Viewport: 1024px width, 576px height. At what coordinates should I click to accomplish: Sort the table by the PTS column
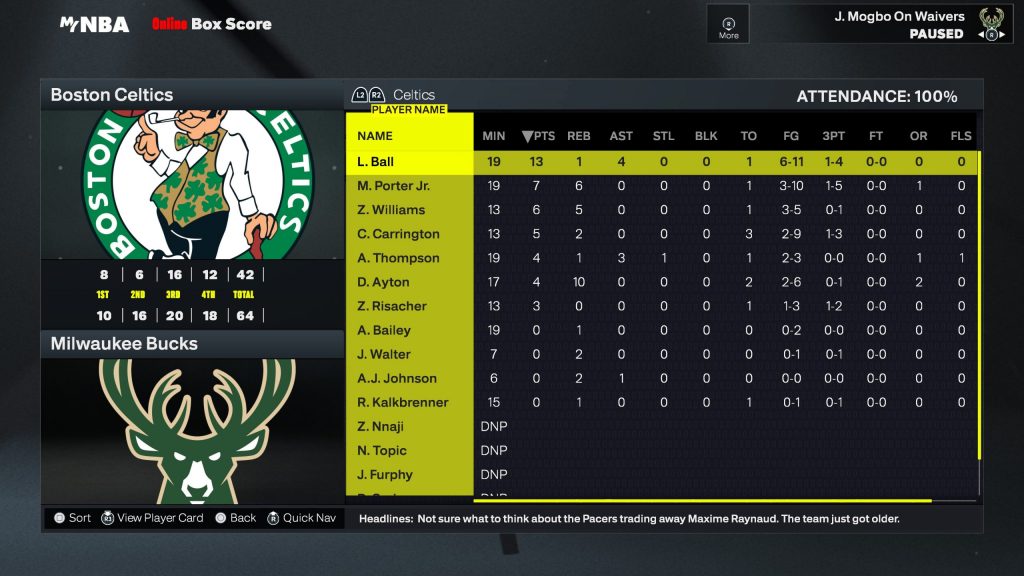point(538,136)
